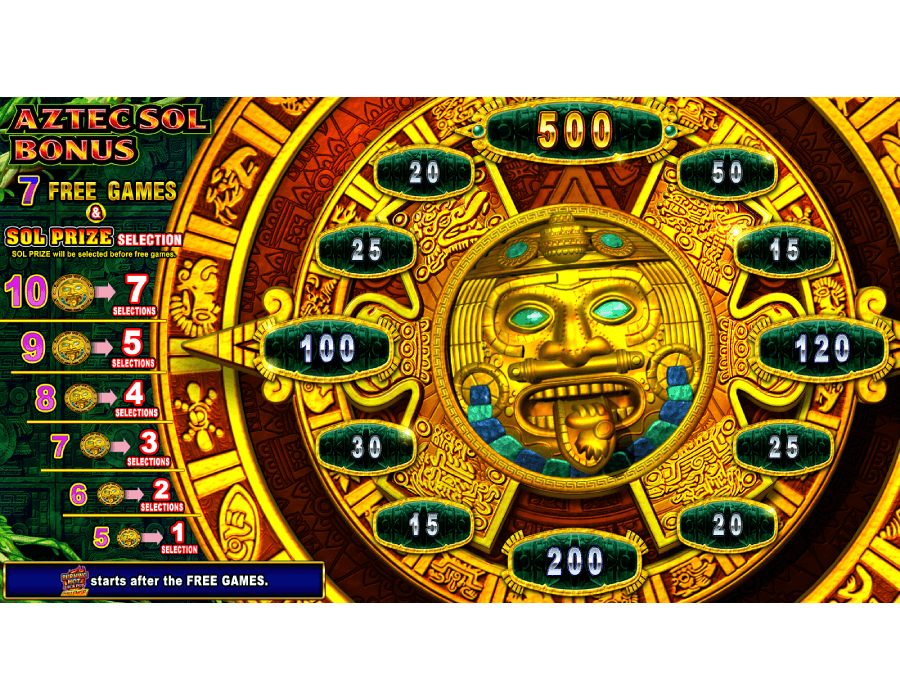Choose the 30 prize tile
This screenshot has width=900, height=700.
[366, 447]
